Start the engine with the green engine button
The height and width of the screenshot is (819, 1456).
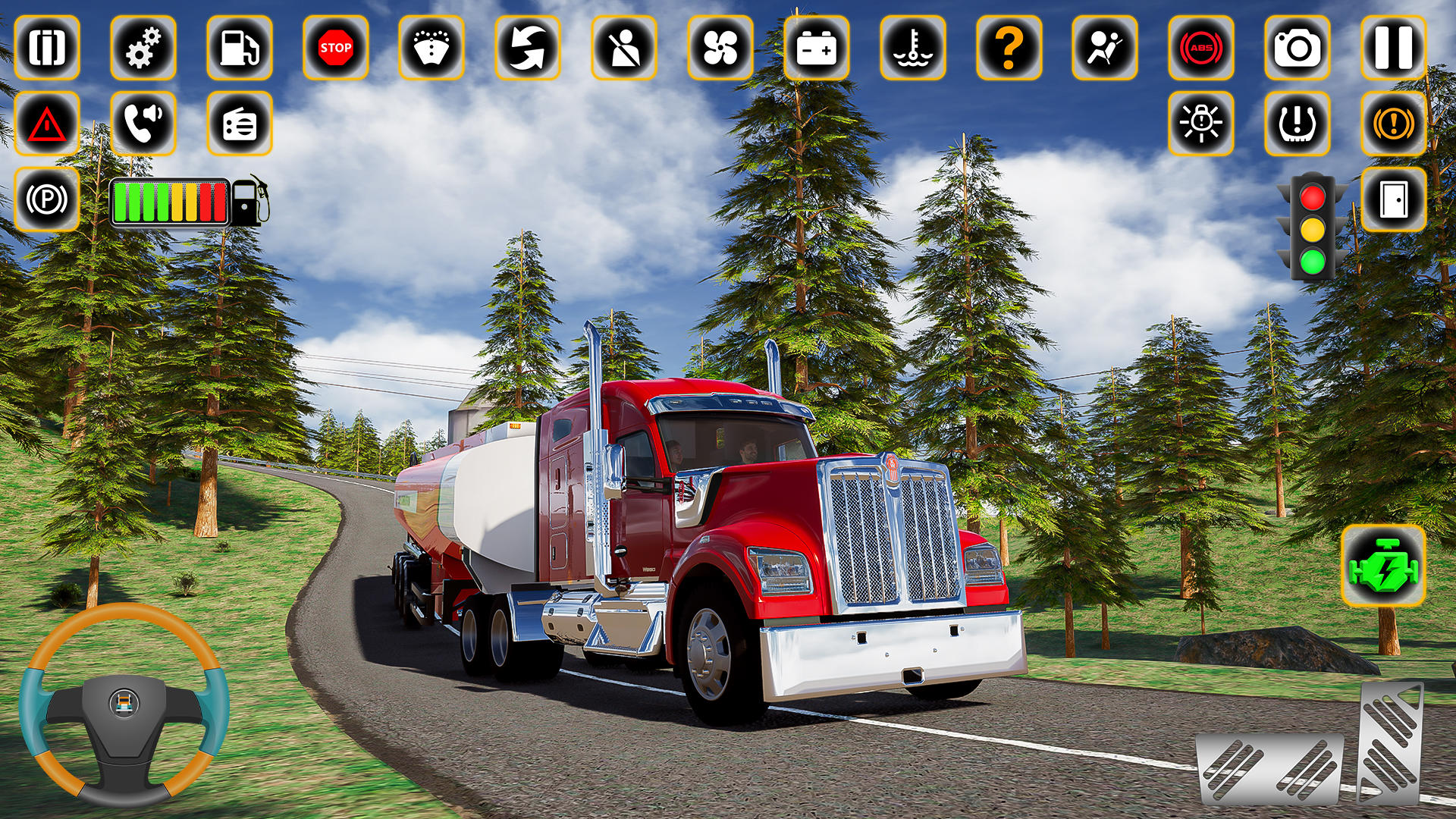click(x=1383, y=566)
